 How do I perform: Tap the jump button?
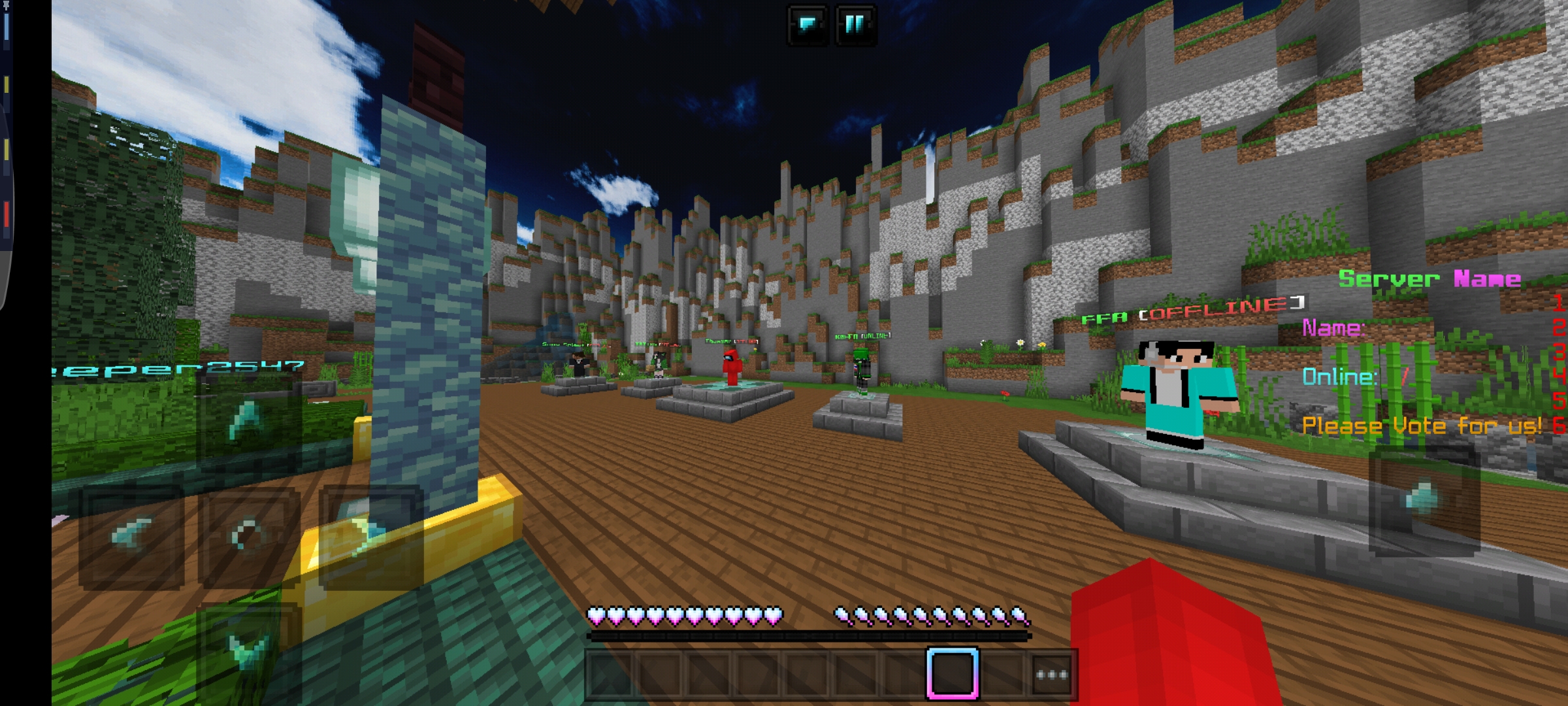click(x=1424, y=500)
